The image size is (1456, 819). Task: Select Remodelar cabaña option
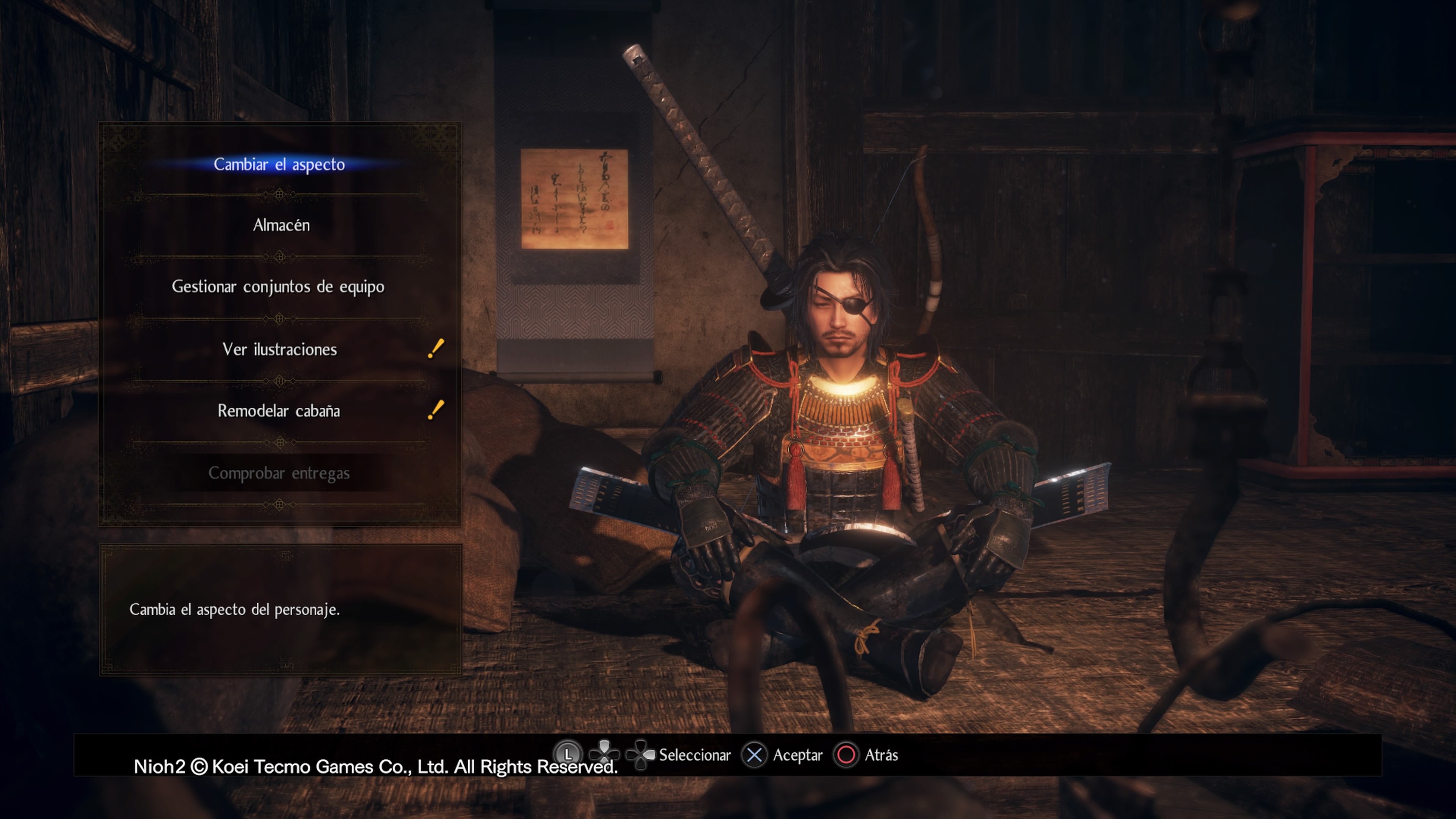coord(279,411)
